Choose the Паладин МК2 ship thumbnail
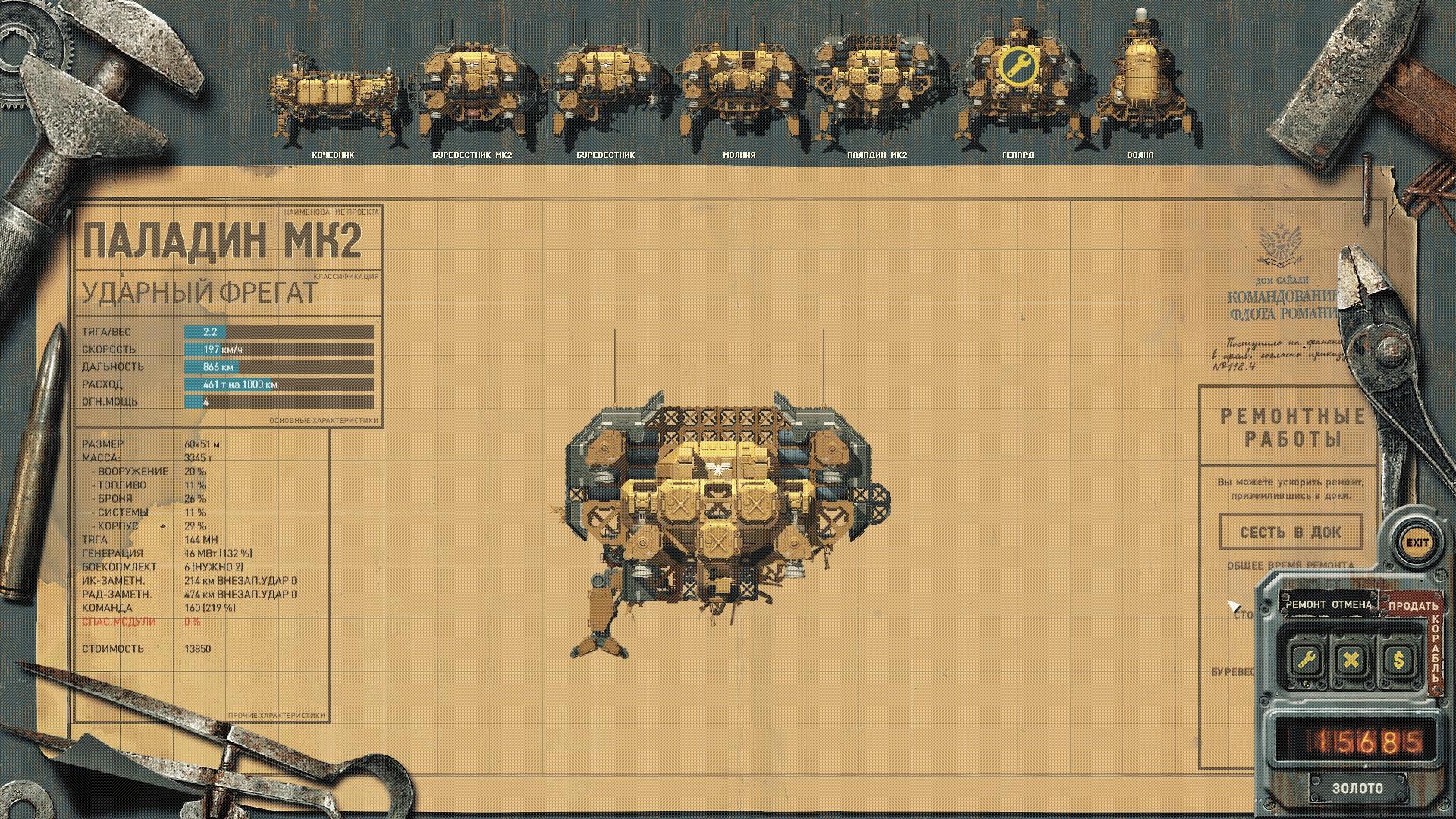 pyautogui.click(x=877, y=91)
